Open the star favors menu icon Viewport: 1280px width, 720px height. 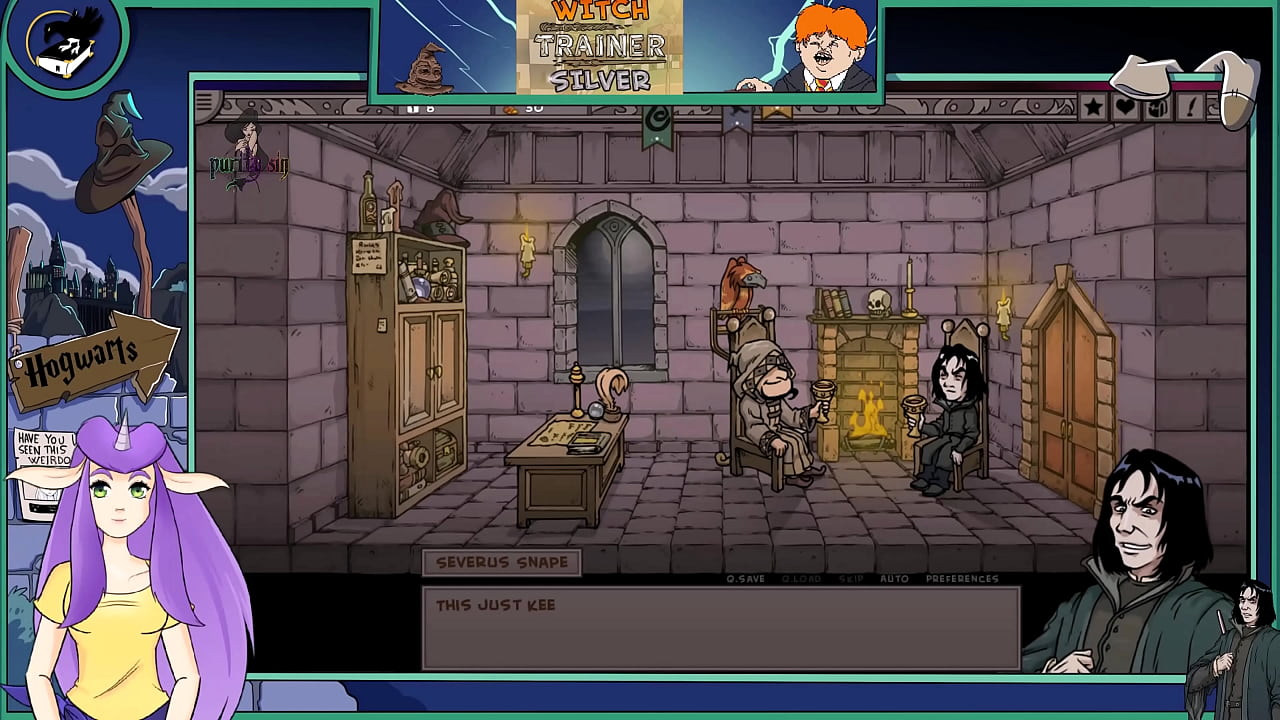click(x=1092, y=106)
